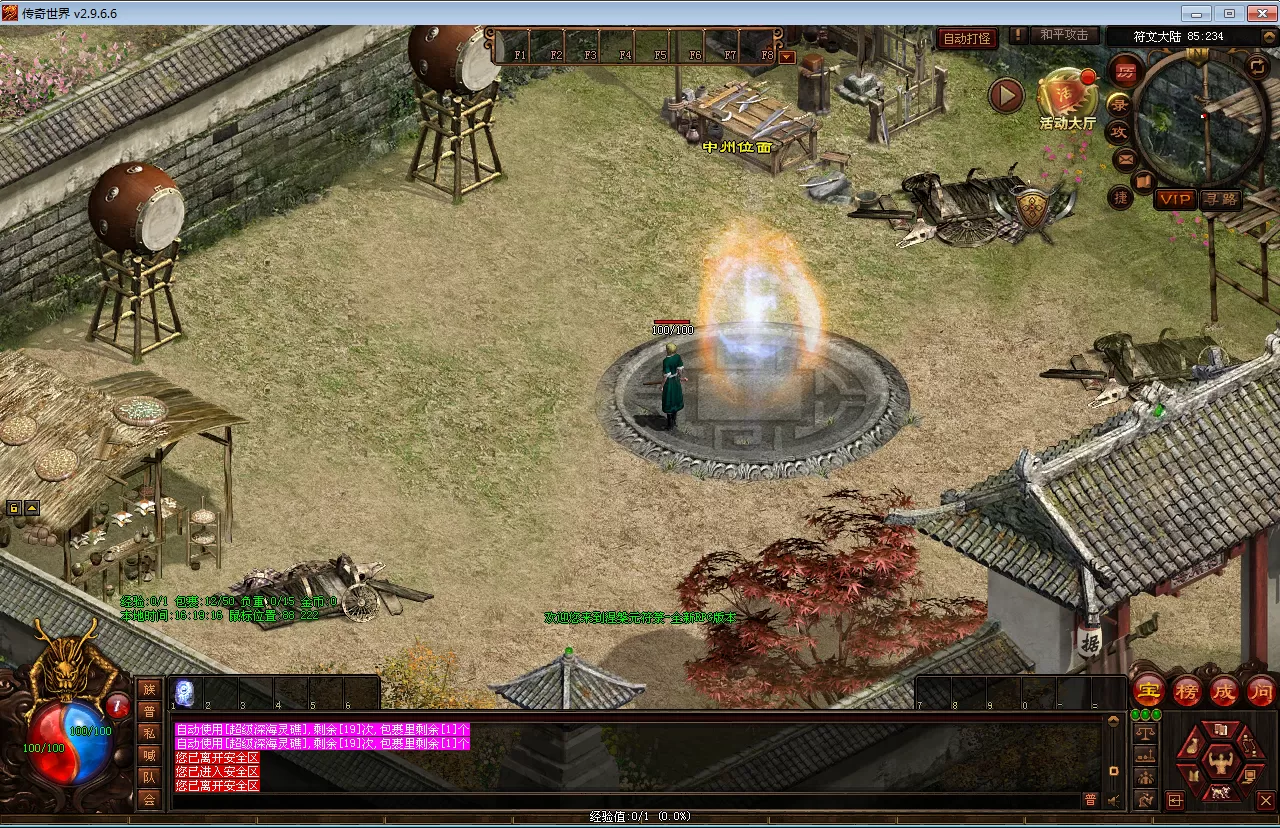This screenshot has width=1280, height=828.
Task: Show the 榜 rankings button
Action: [x=1187, y=691]
